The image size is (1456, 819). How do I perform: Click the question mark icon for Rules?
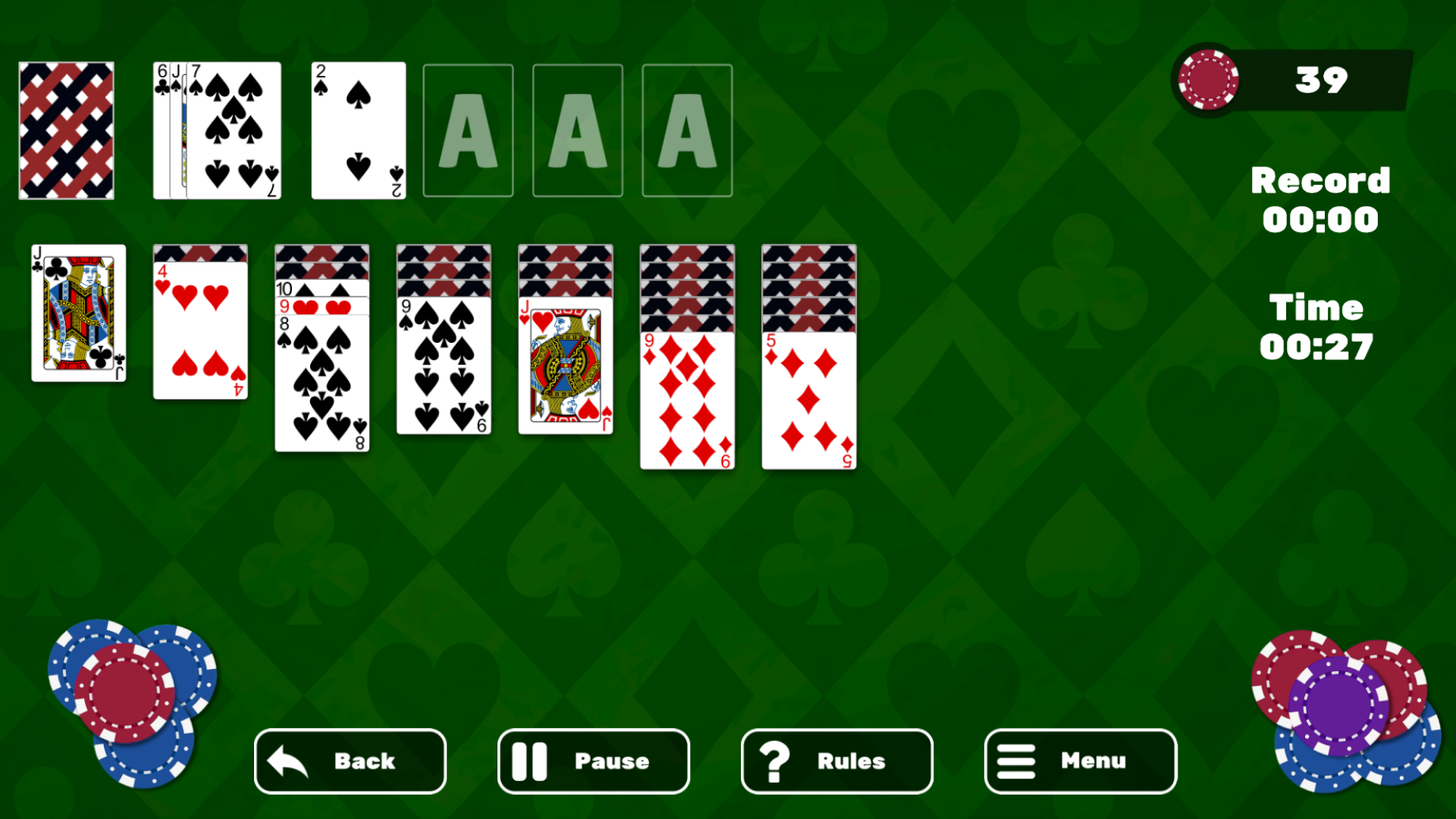(775, 761)
